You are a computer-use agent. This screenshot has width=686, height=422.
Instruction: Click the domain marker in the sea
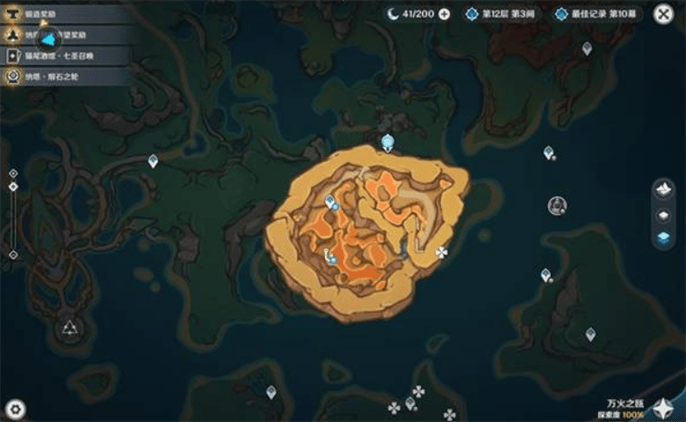click(557, 205)
